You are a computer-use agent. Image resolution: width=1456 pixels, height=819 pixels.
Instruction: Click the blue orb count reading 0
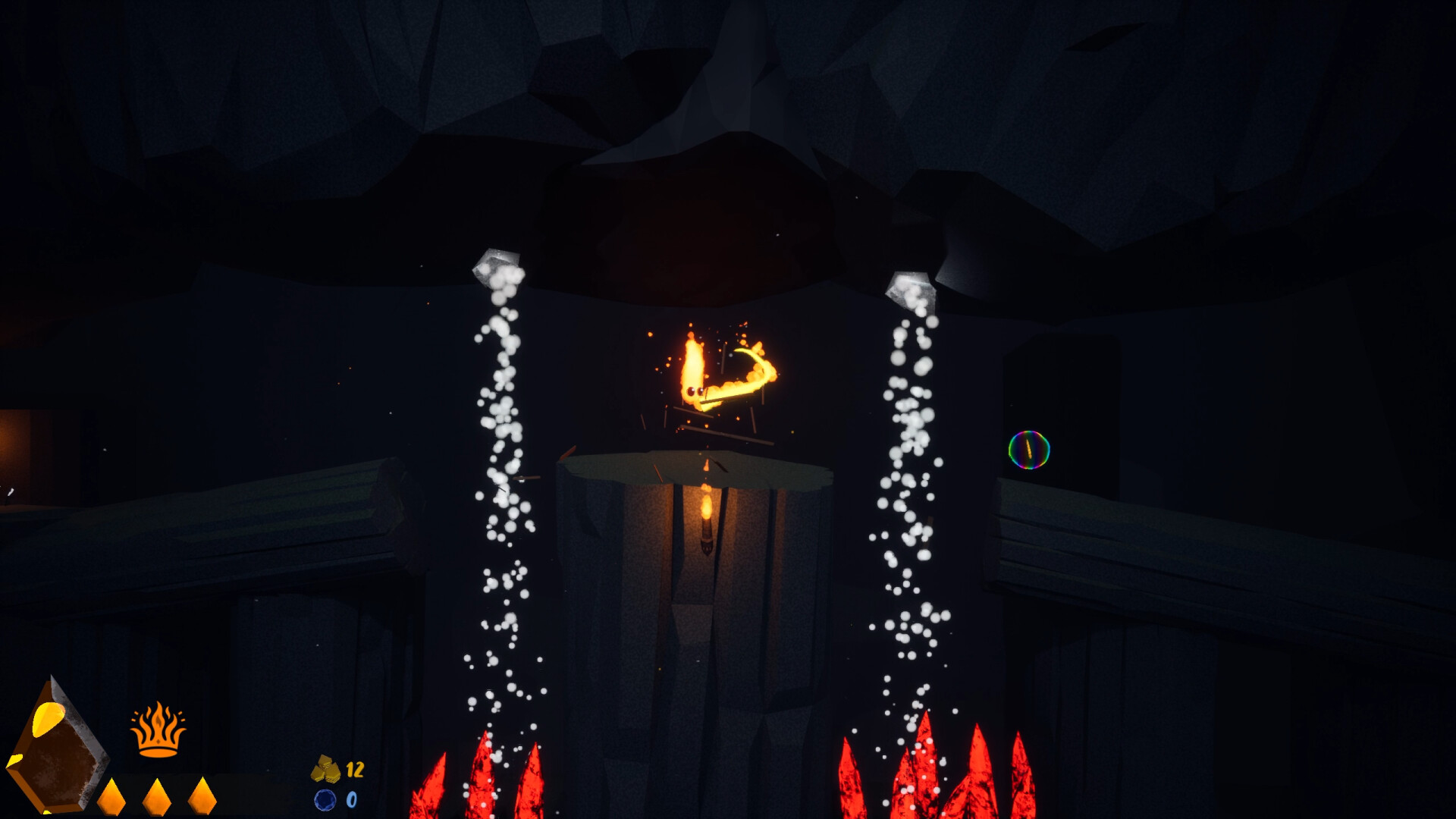click(x=351, y=799)
